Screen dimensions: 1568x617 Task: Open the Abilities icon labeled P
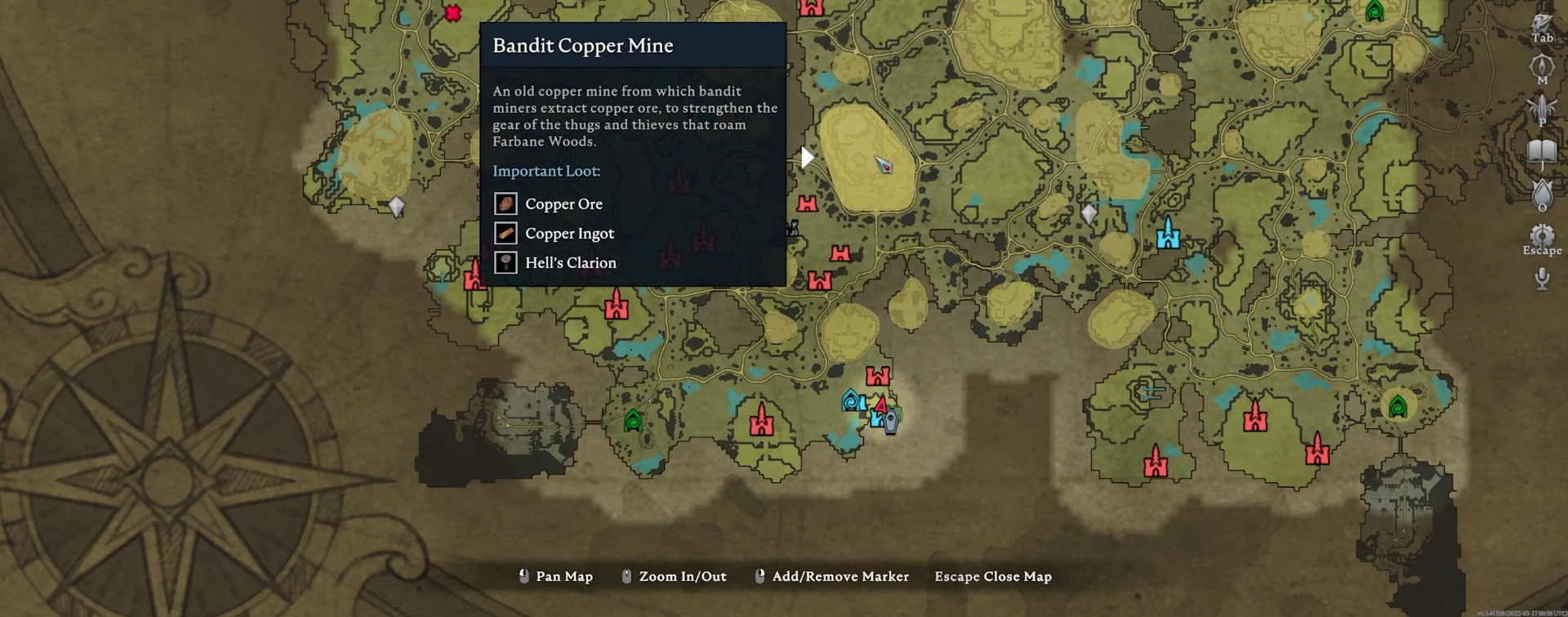tap(1540, 105)
